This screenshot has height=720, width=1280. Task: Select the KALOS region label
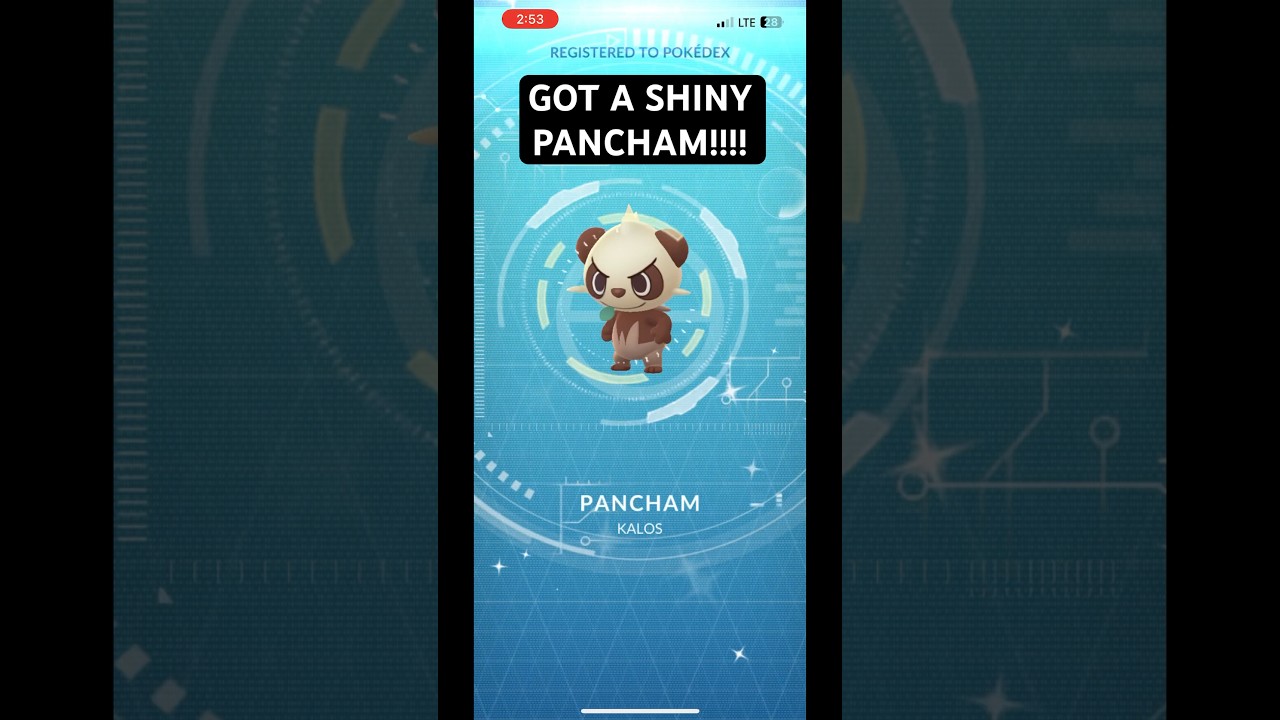pos(640,528)
